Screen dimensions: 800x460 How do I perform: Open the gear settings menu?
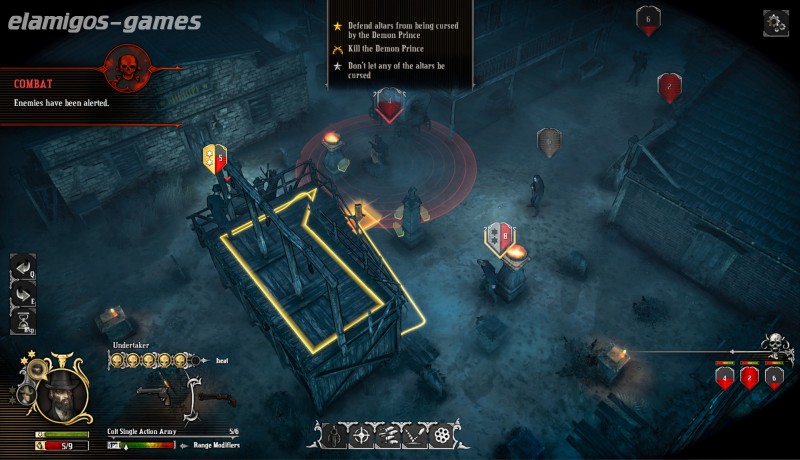pos(775,22)
